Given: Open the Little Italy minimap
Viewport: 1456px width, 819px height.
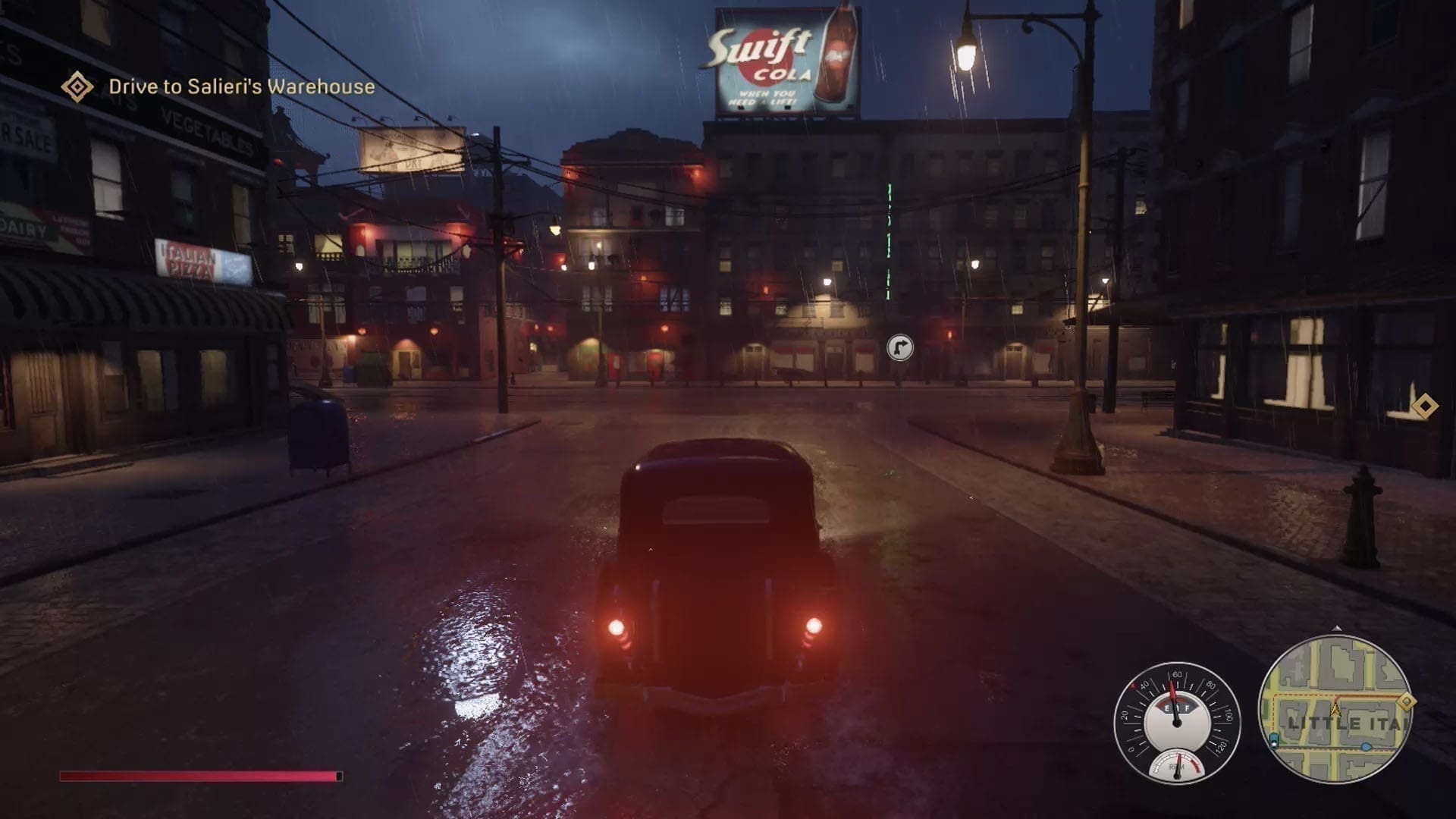Looking at the screenshot, I should 1335,709.
